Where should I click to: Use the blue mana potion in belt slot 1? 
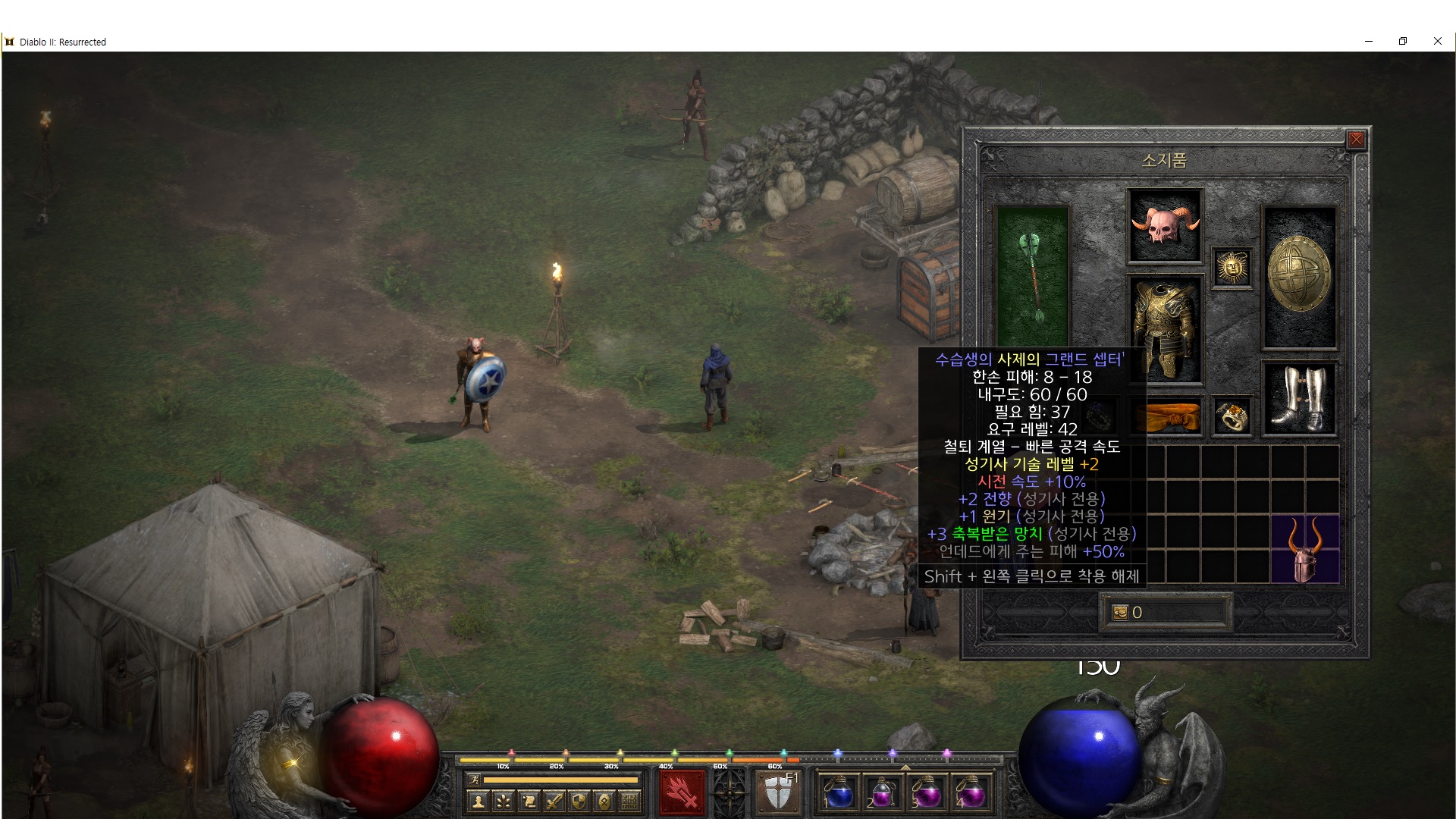pyautogui.click(x=839, y=793)
